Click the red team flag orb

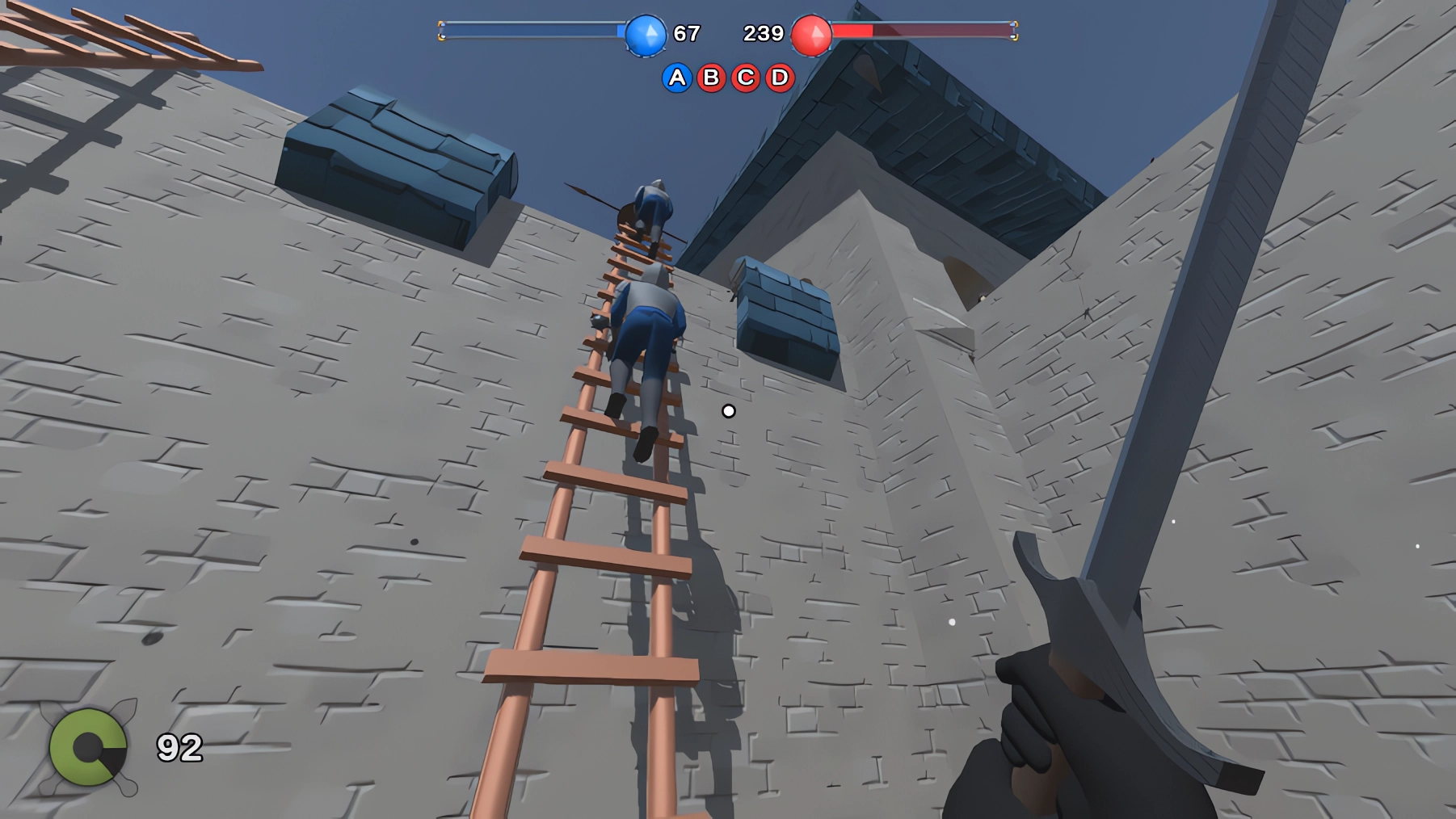[x=811, y=34]
